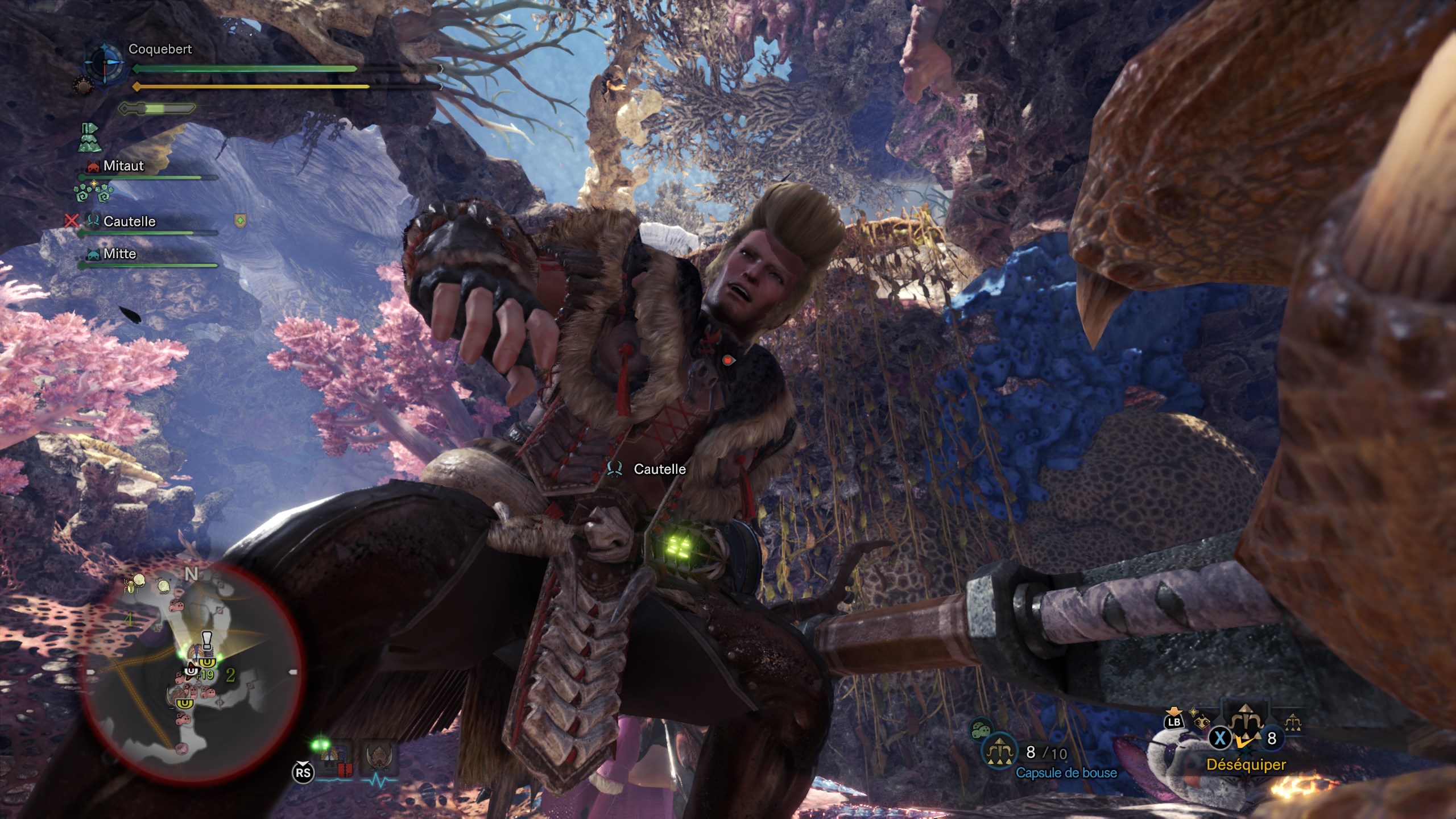Choose party member Cautelle in the list
Screen dimensions: 1456x819
(x=129, y=221)
